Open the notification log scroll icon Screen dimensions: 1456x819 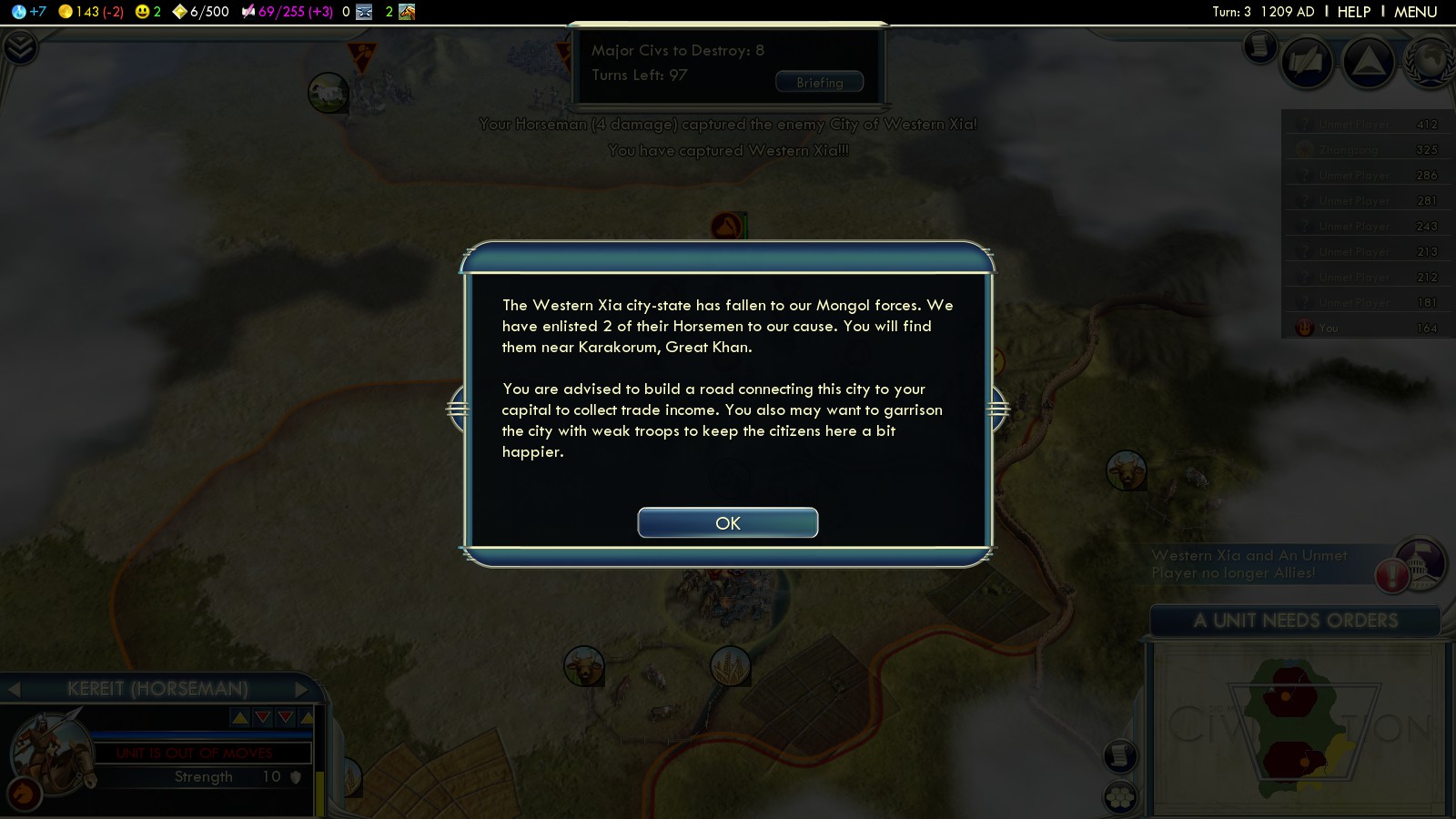(x=1260, y=45)
